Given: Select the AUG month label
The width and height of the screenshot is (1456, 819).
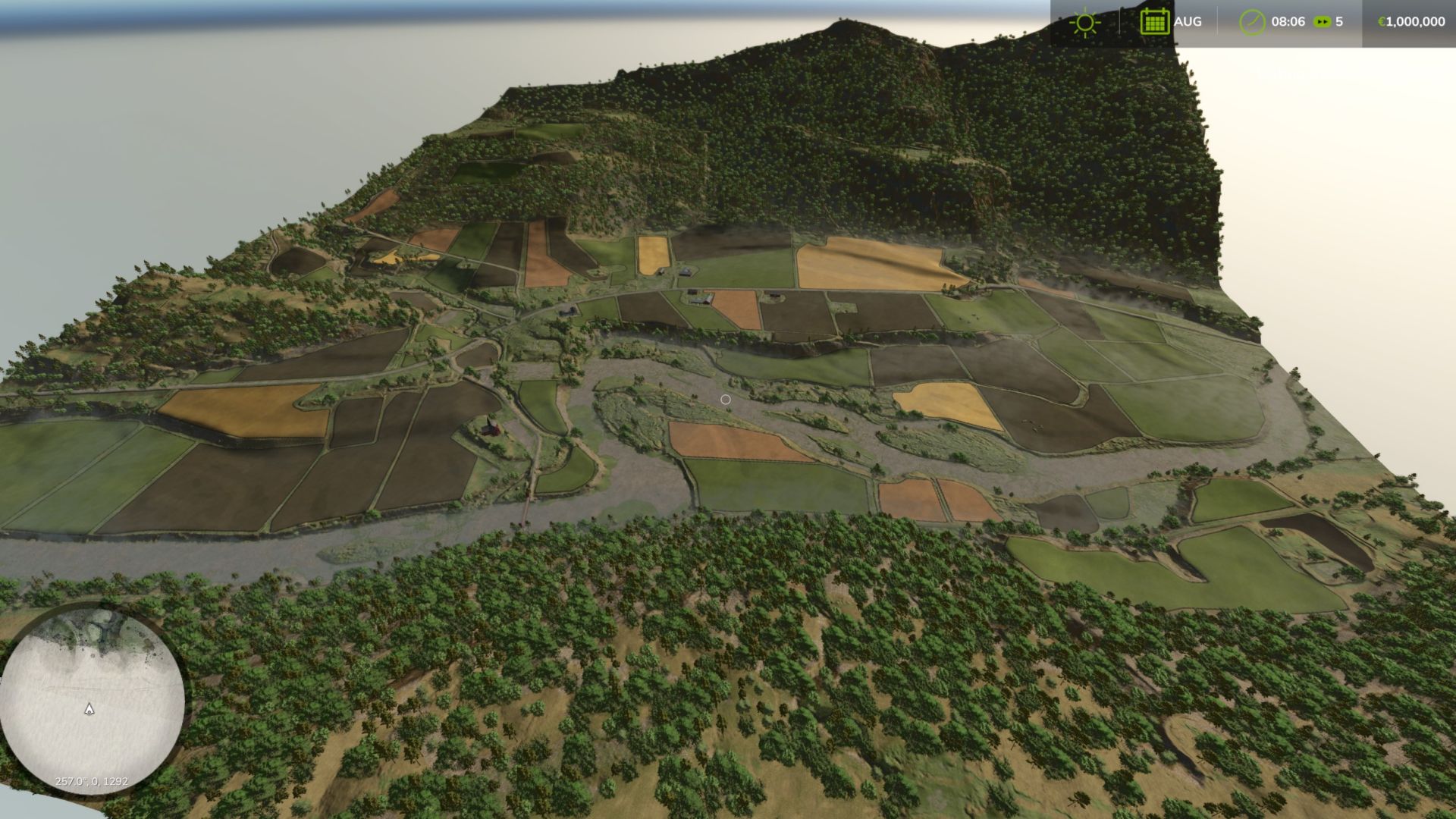Looking at the screenshot, I should coord(1187,21).
